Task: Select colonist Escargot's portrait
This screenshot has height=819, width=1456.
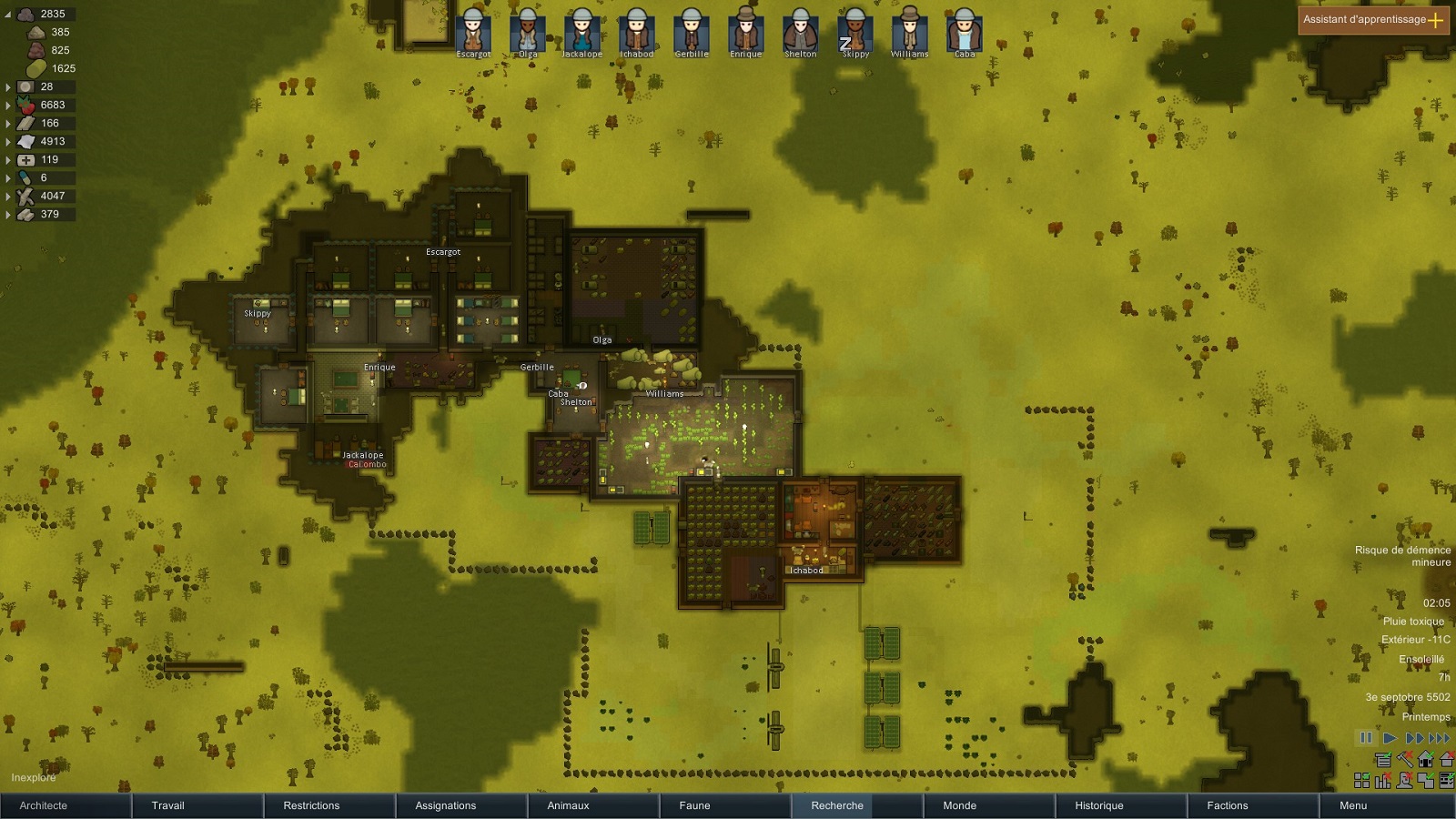Action: pyautogui.click(x=473, y=32)
